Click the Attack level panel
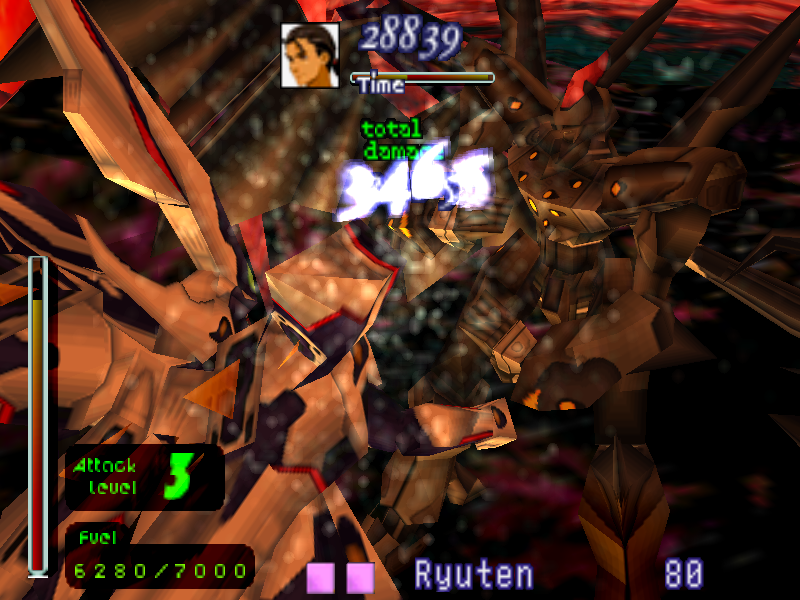Image resolution: width=800 pixels, height=600 pixels. (x=144, y=477)
